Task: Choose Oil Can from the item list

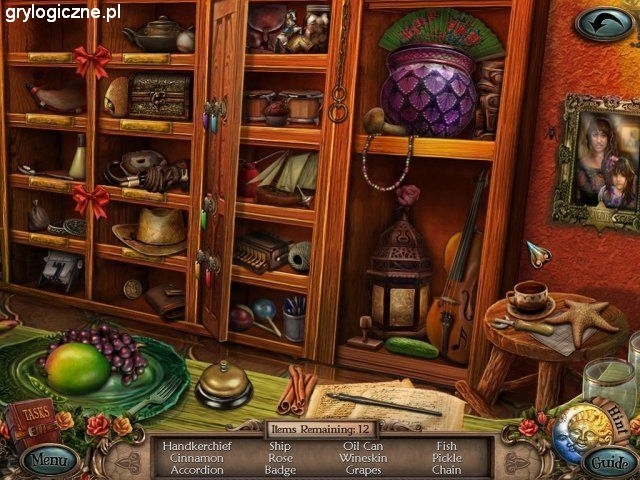Action: coord(362,446)
